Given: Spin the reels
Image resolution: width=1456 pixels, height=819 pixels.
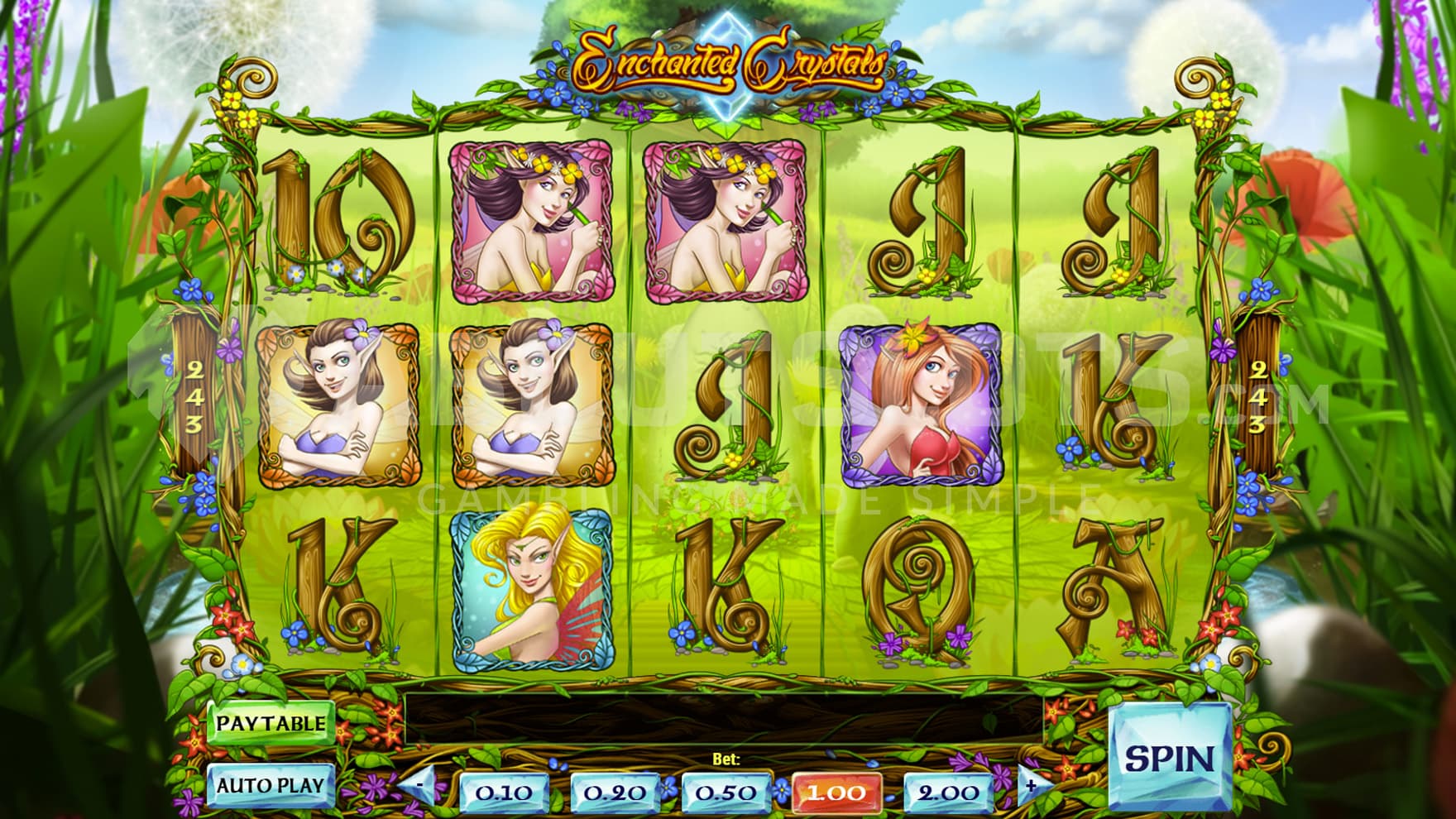Looking at the screenshot, I should point(1169,757).
